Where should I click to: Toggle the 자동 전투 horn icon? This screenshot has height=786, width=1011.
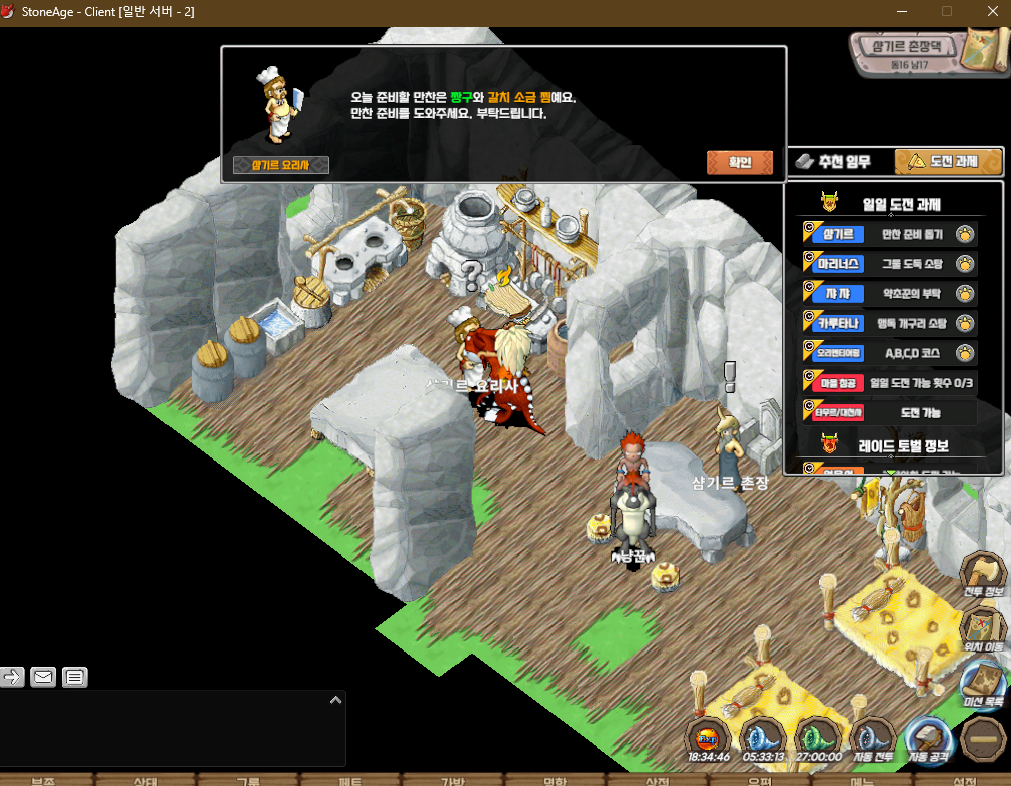(873, 740)
